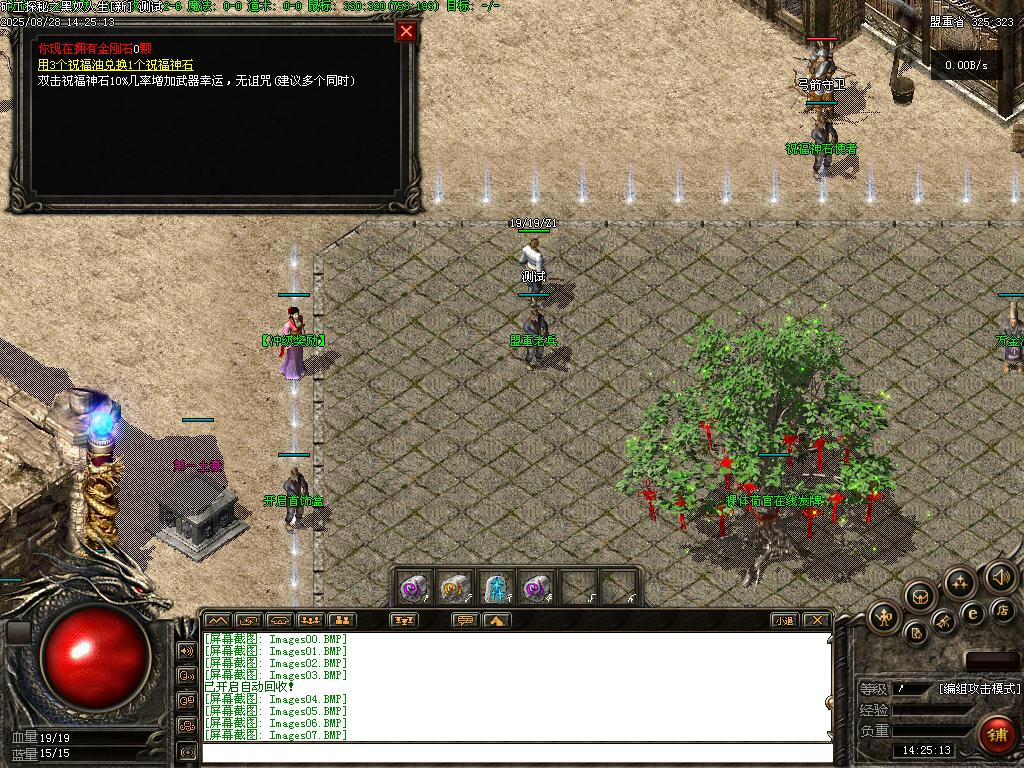Open the 店 shop button
Screen dimensions: 1024x768
[x=1003, y=609]
